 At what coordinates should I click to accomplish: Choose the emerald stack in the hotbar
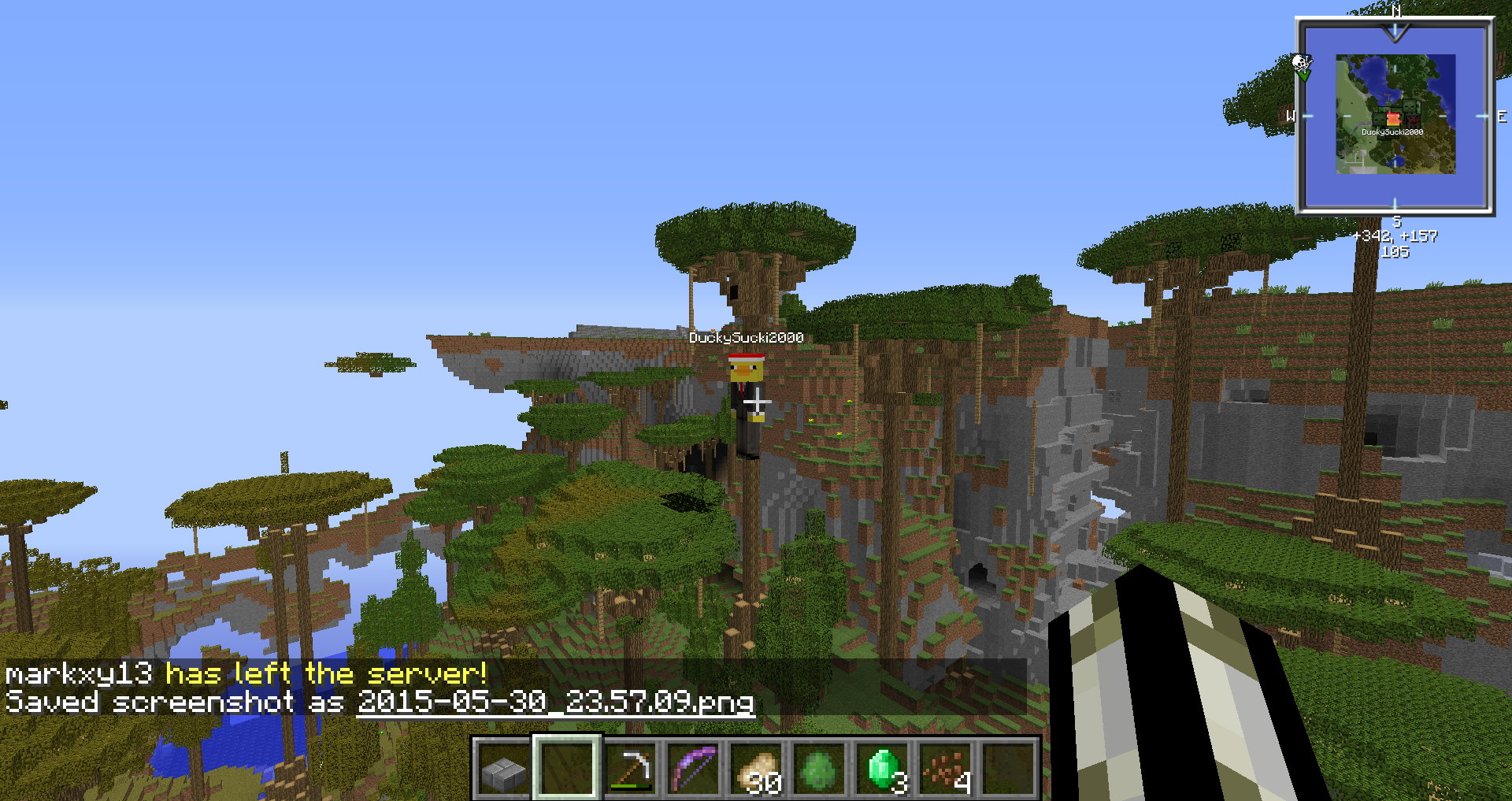[884, 770]
